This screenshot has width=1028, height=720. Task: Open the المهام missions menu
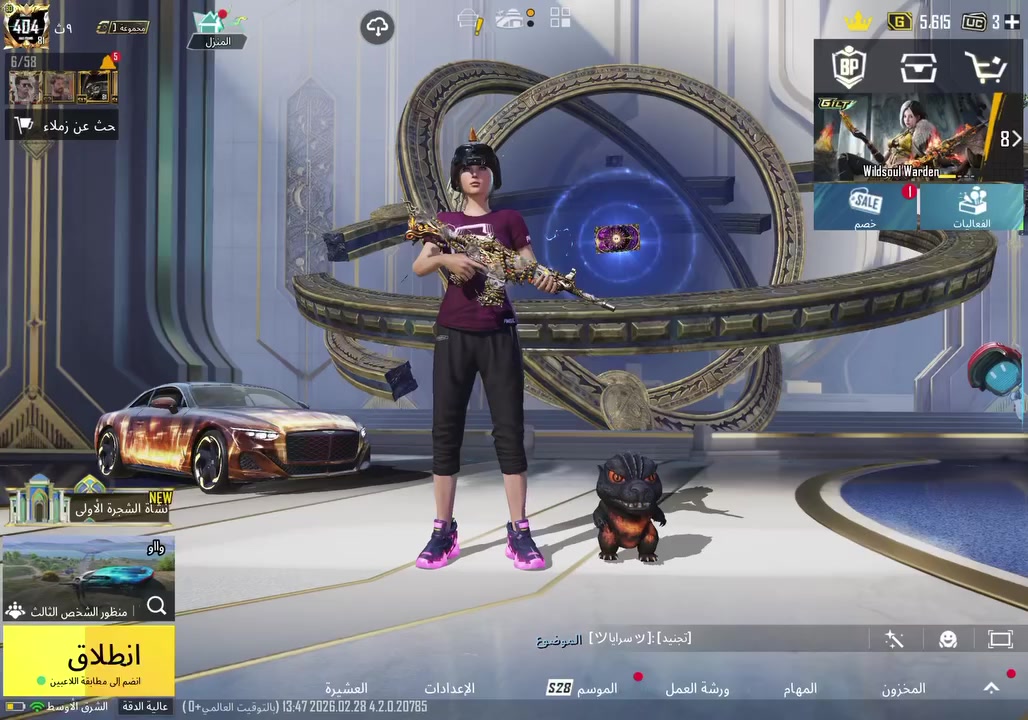coord(800,688)
